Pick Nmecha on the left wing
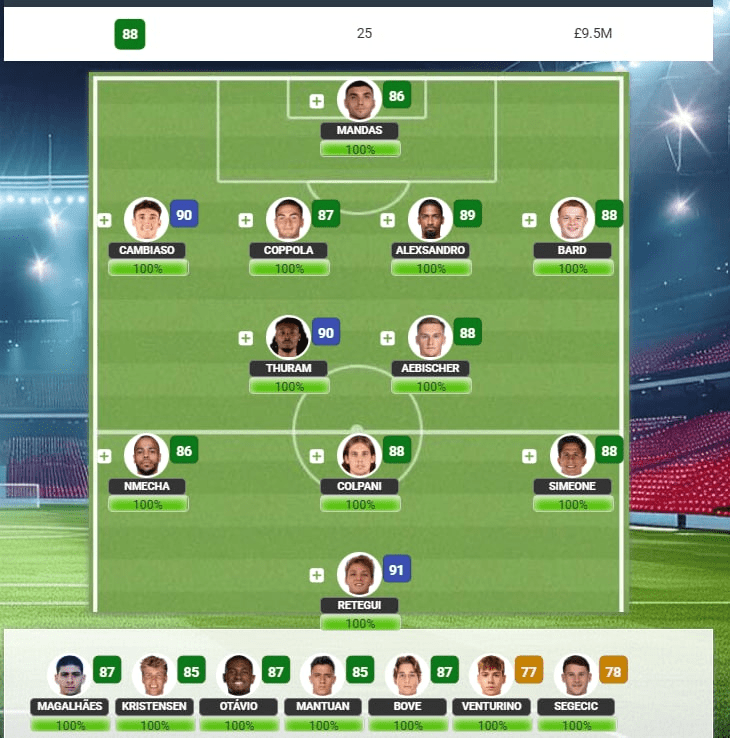This screenshot has height=738, width=730. click(x=146, y=455)
